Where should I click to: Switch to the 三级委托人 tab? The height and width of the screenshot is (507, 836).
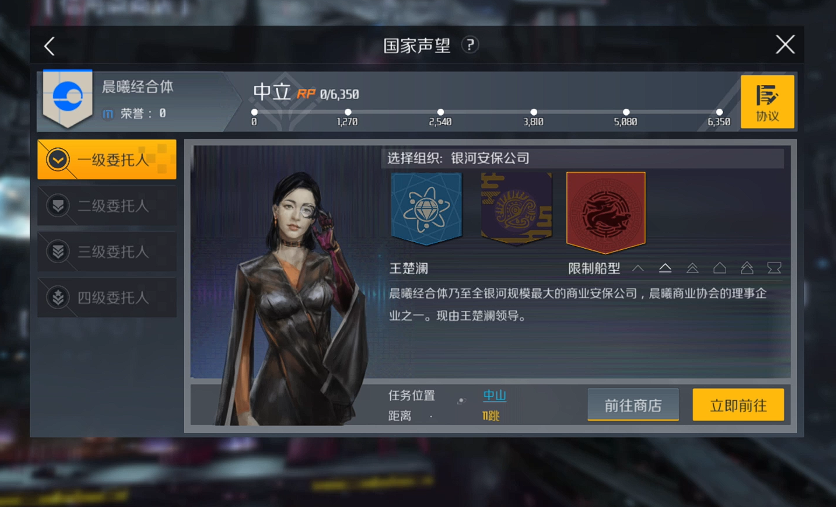[x=107, y=252]
